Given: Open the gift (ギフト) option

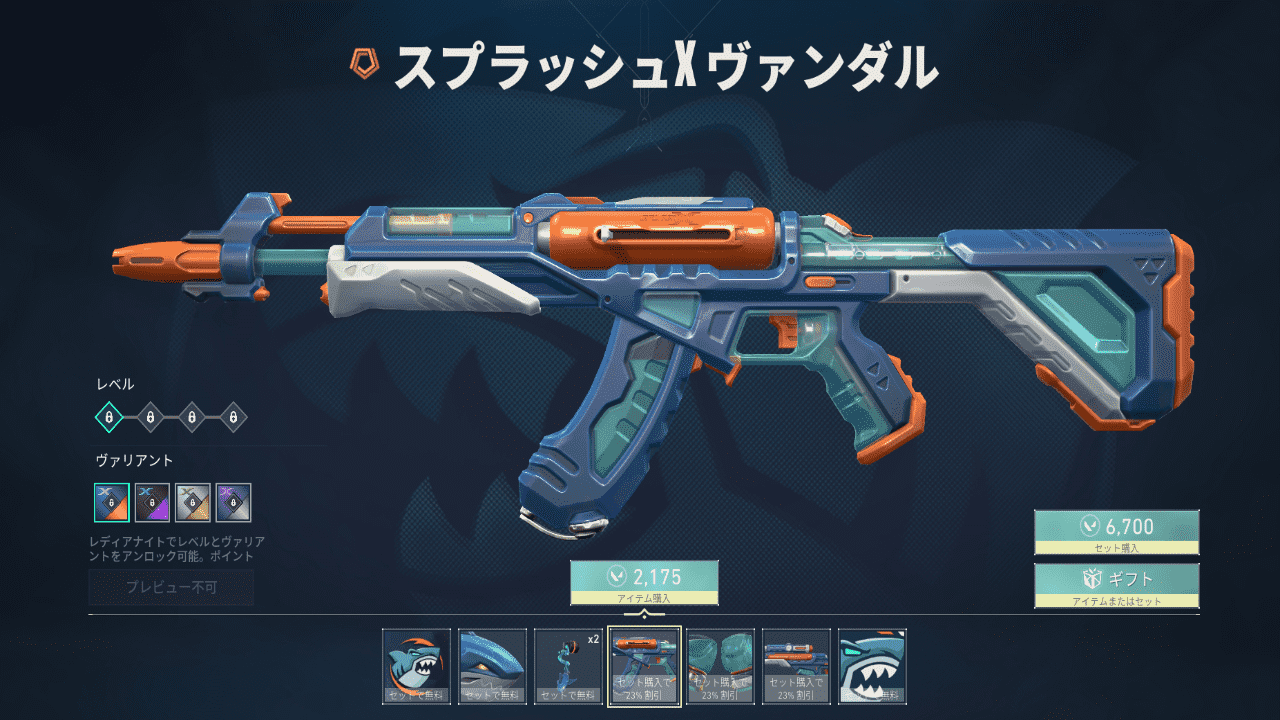Looking at the screenshot, I should (x=1116, y=585).
